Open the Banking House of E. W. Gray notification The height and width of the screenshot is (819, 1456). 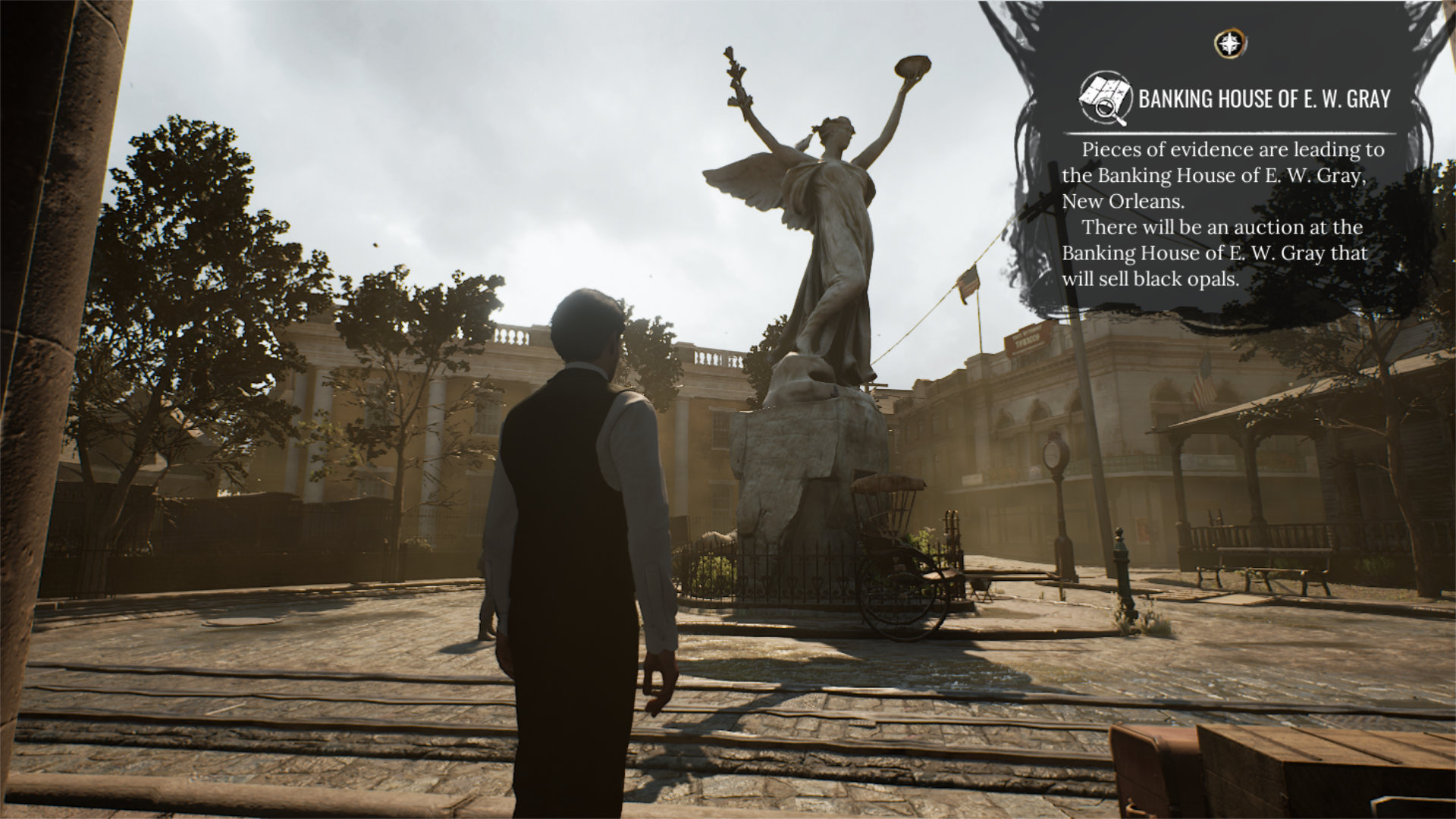pos(1263,99)
